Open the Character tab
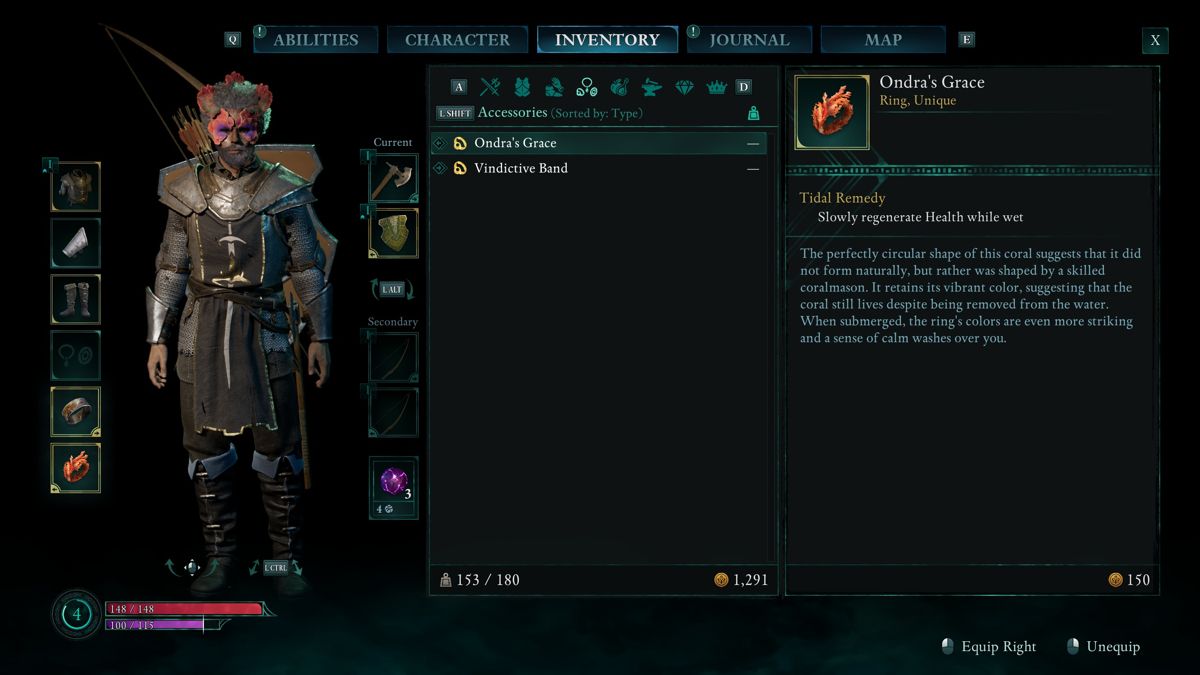Viewport: 1200px width, 675px height. pyautogui.click(x=457, y=40)
